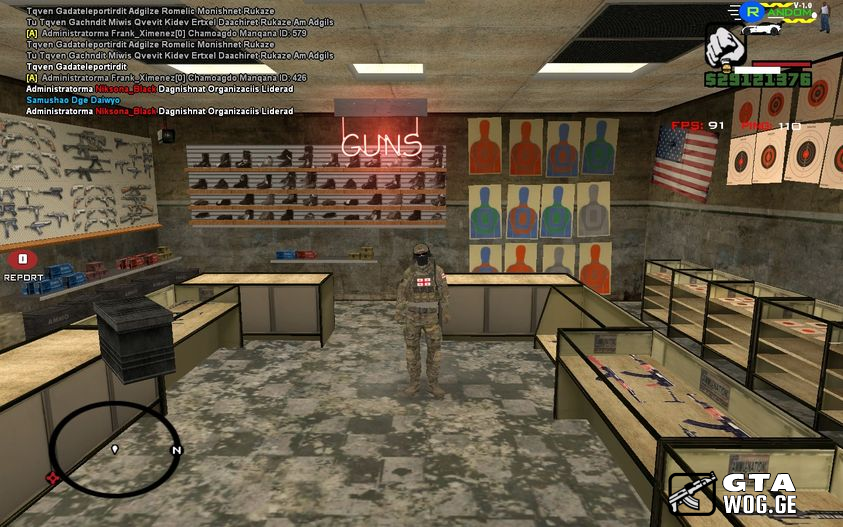
Task: Open the red REPORT counter button
Action: pyautogui.click(x=22, y=260)
